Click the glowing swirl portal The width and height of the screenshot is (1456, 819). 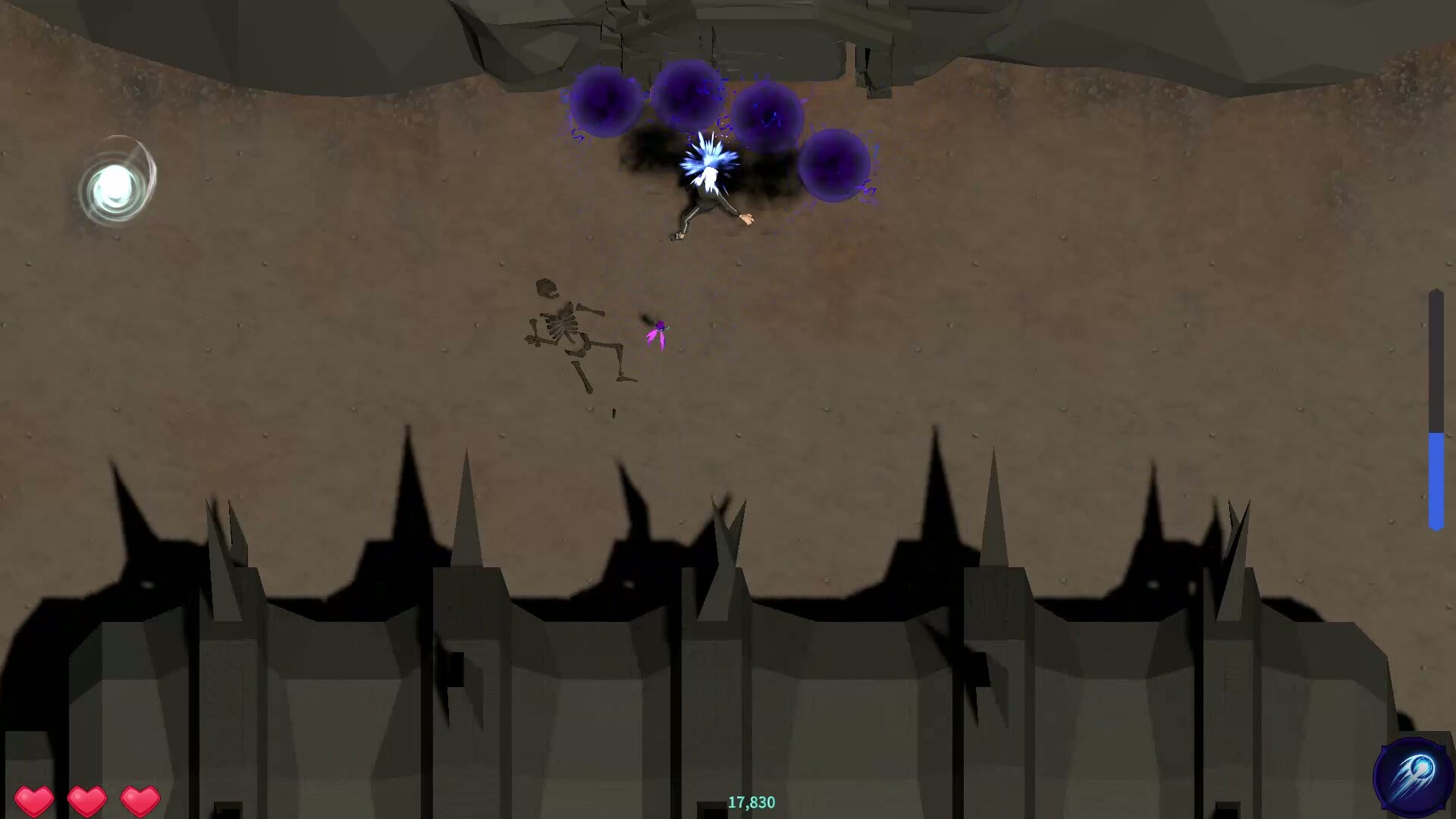click(115, 184)
